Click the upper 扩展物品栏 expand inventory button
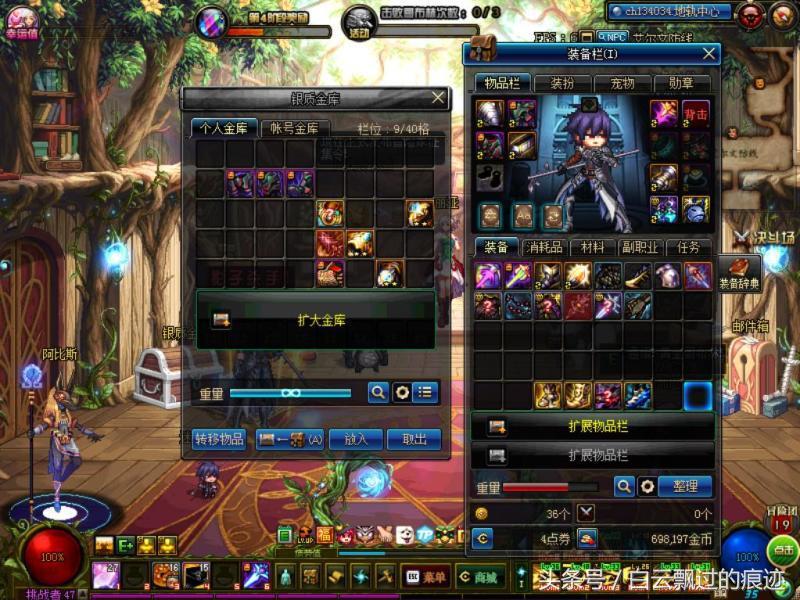This screenshot has width=800, height=600. pos(594,426)
